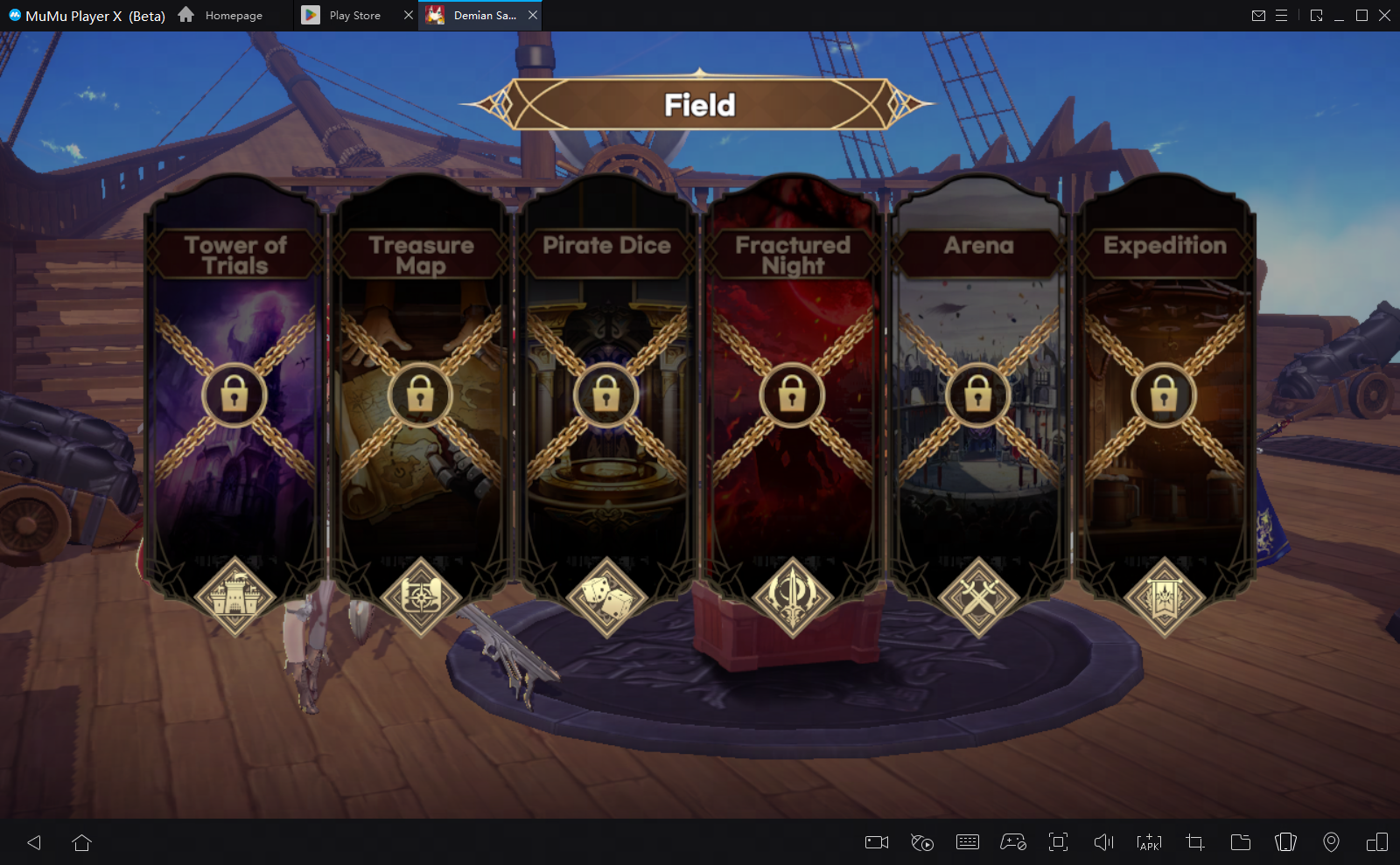Enter the Fractured Night mode

[792, 395]
